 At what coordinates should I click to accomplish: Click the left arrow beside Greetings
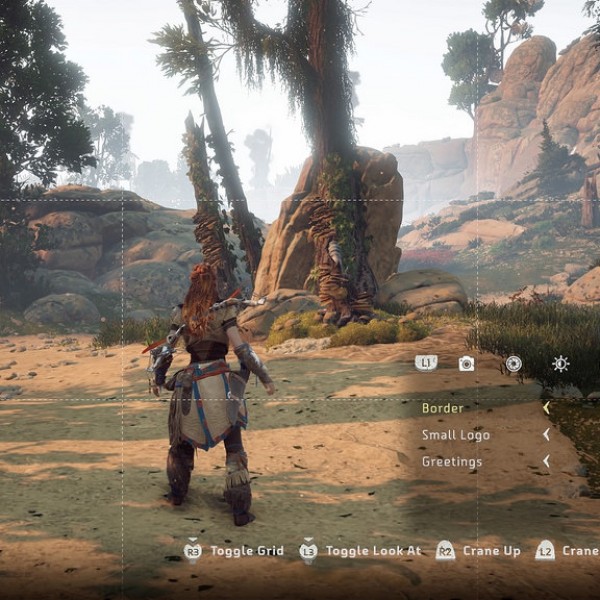[x=546, y=462]
